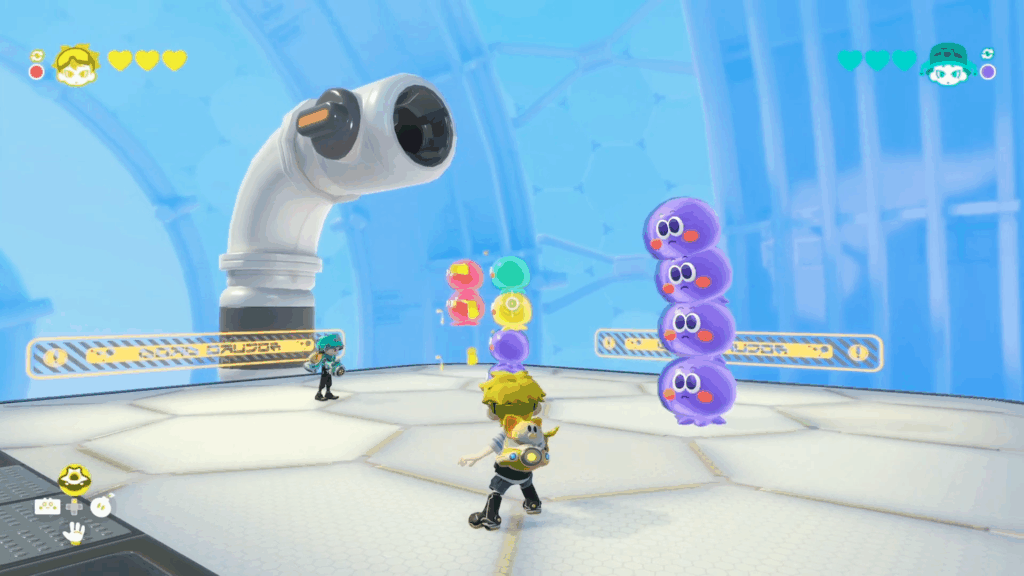Choose the white square-face emote icon

coord(47,506)
